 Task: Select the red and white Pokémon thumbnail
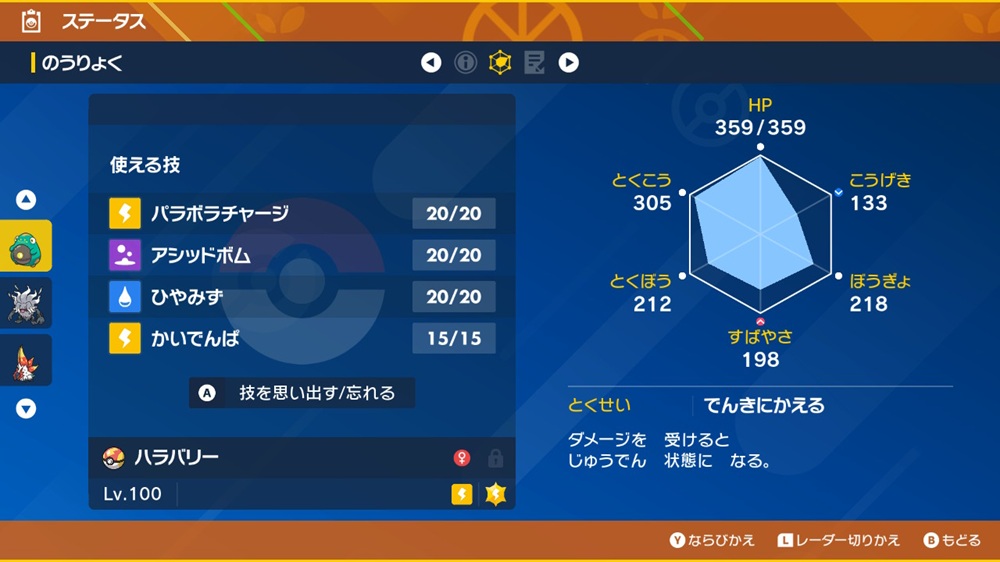tap(25, 359)
